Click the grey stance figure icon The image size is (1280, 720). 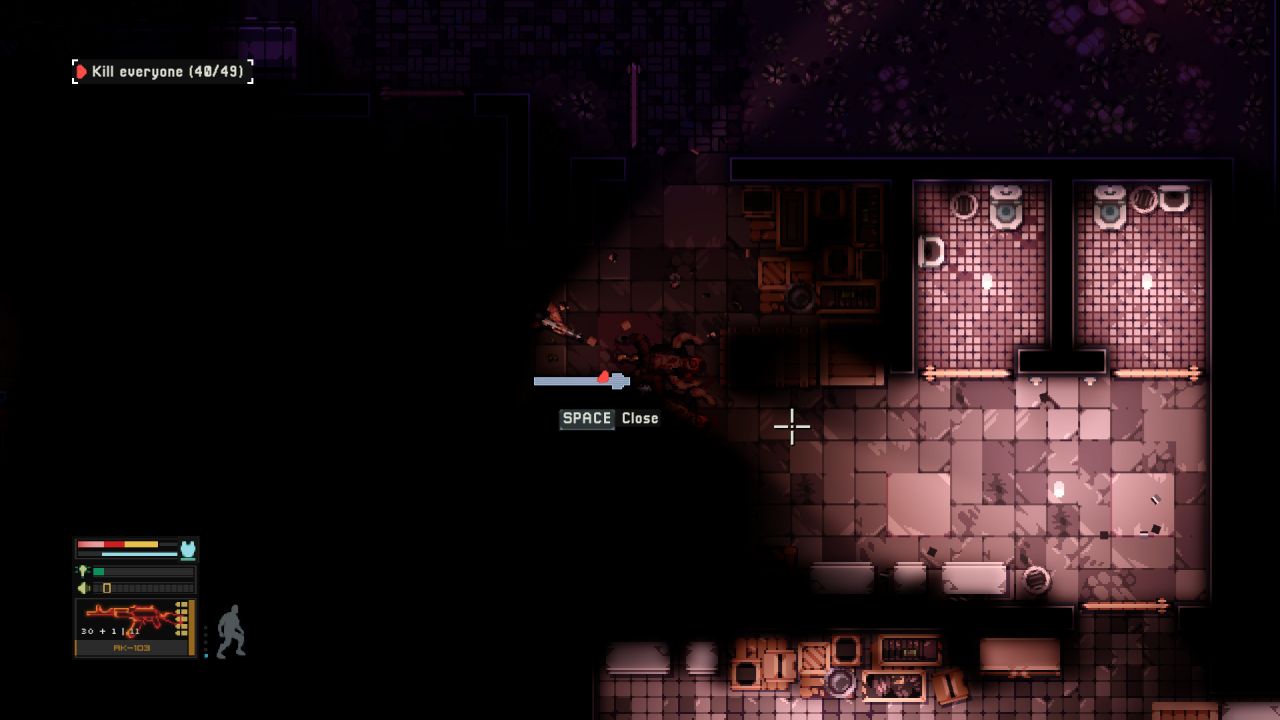(x=231, y=631)
